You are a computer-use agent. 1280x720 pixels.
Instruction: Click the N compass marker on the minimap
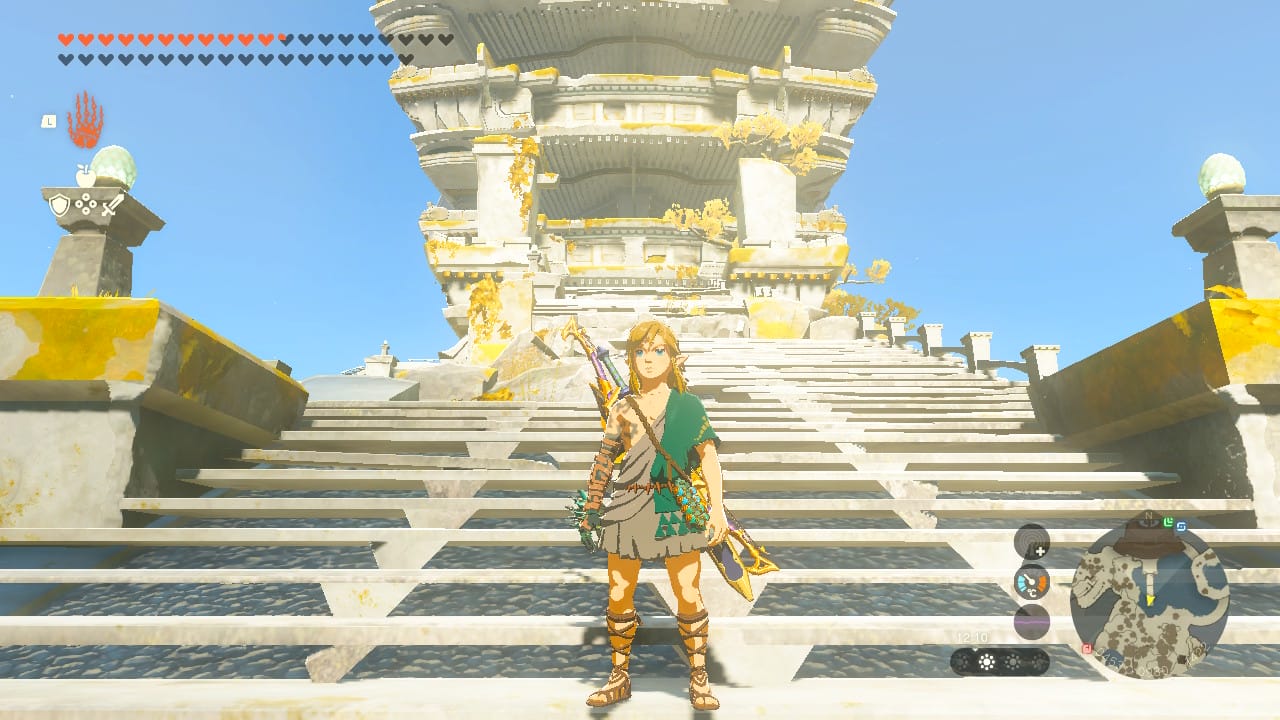(1149, 515)
